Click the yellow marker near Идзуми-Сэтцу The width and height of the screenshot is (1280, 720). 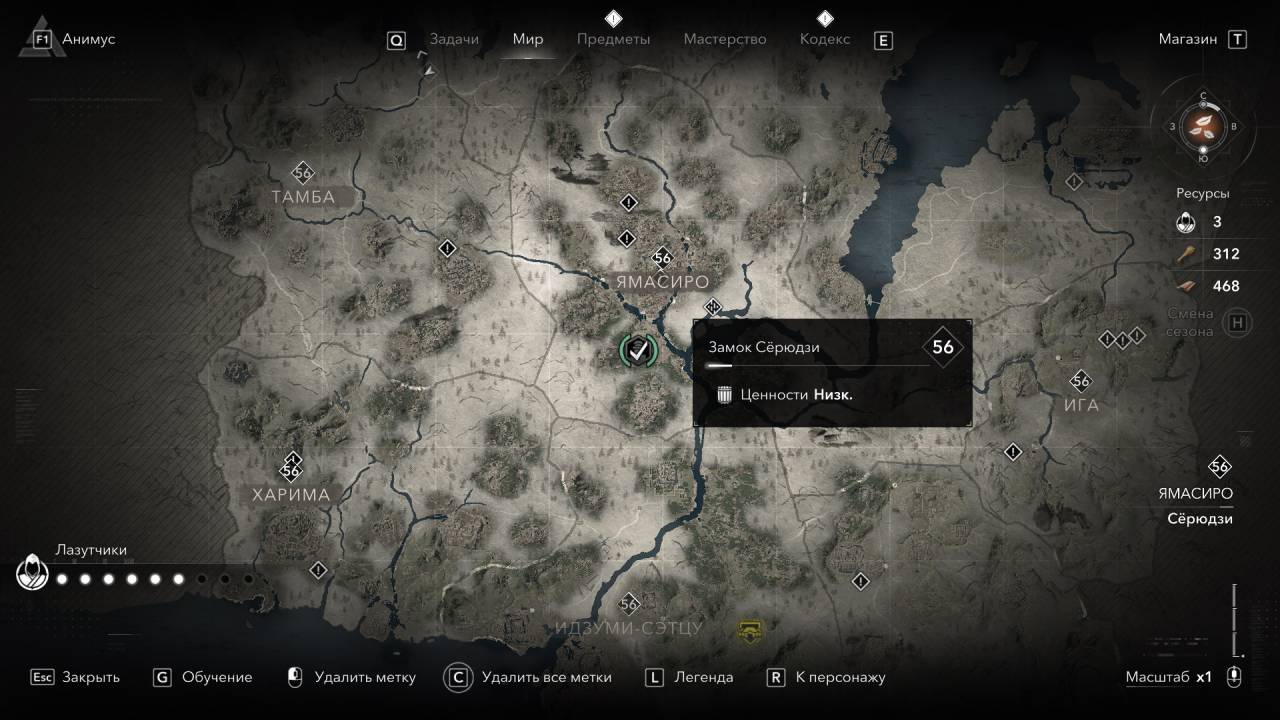coord(749,629)
